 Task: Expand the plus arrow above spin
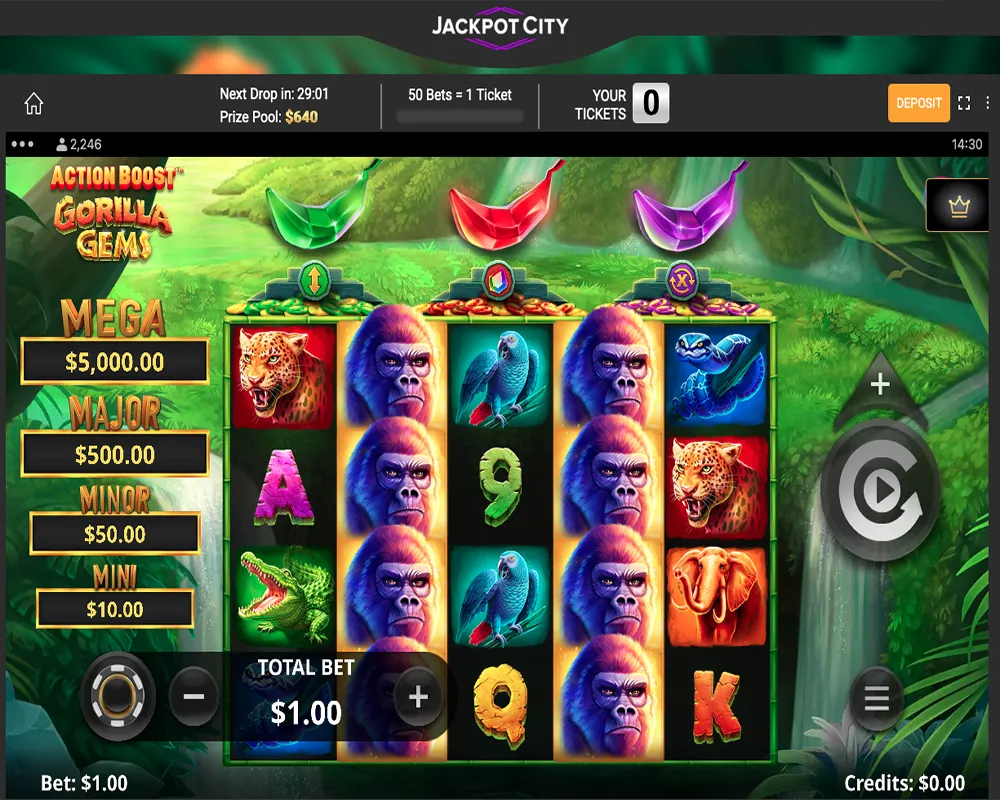tap(880, 385)
